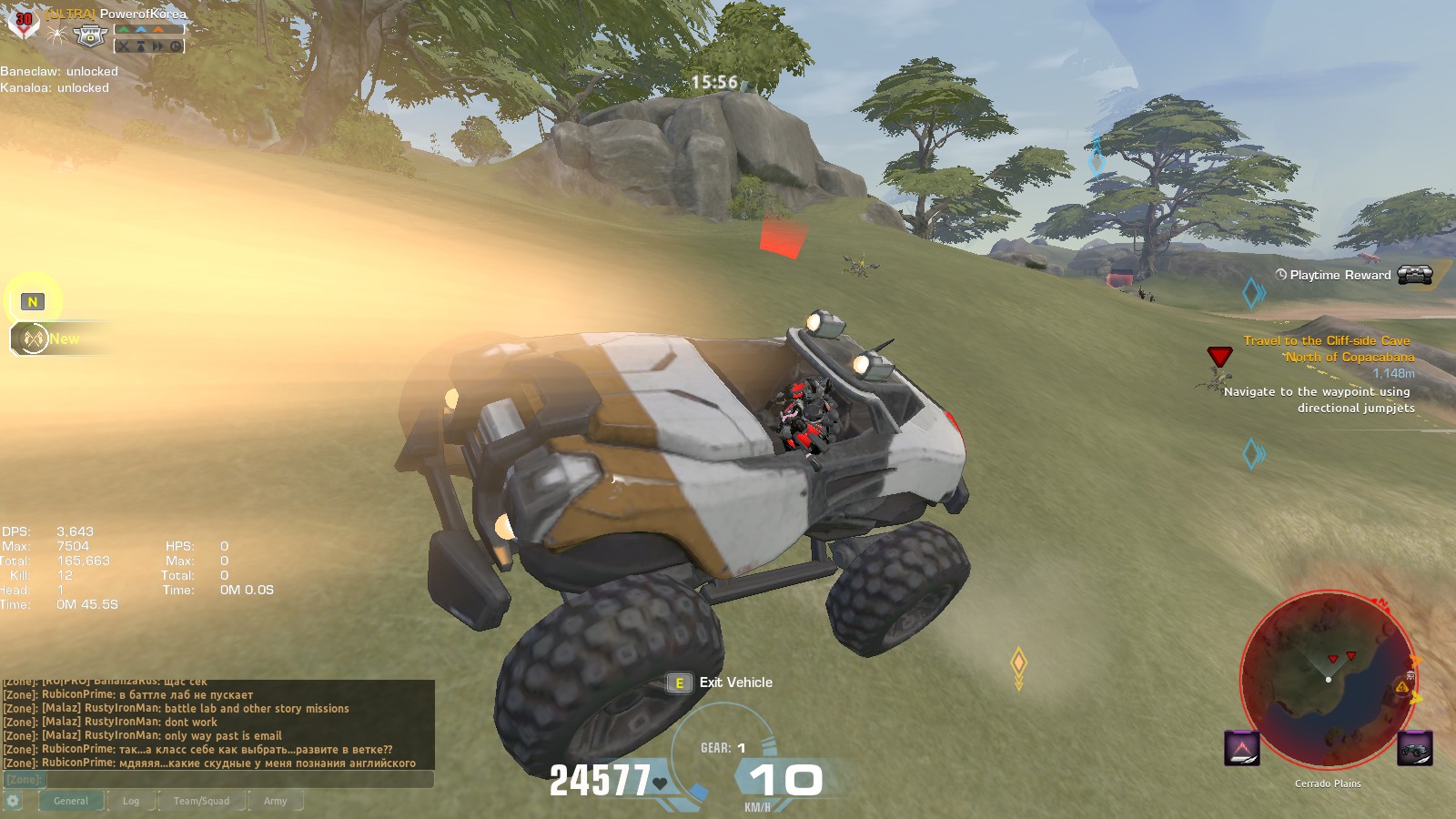
Task: Toggle the green XP arrow indicator
Action: pos(124,29)
